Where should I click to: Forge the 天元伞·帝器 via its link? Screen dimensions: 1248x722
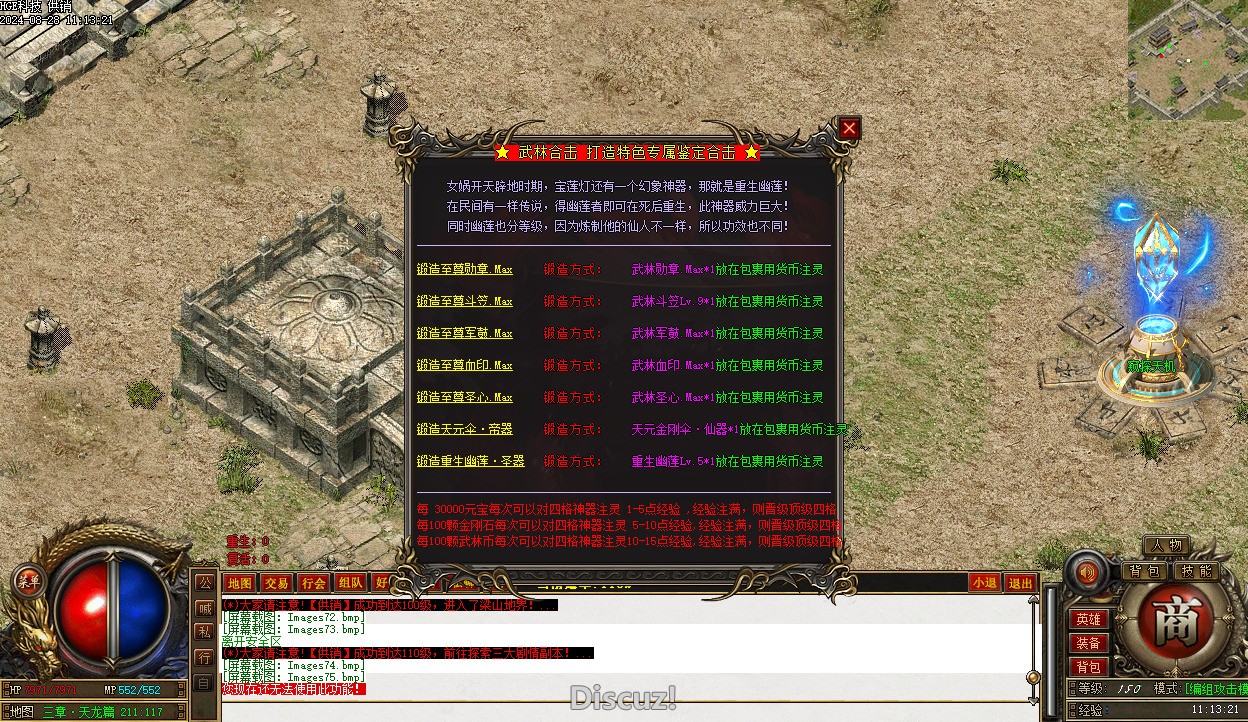pos(464,430)
